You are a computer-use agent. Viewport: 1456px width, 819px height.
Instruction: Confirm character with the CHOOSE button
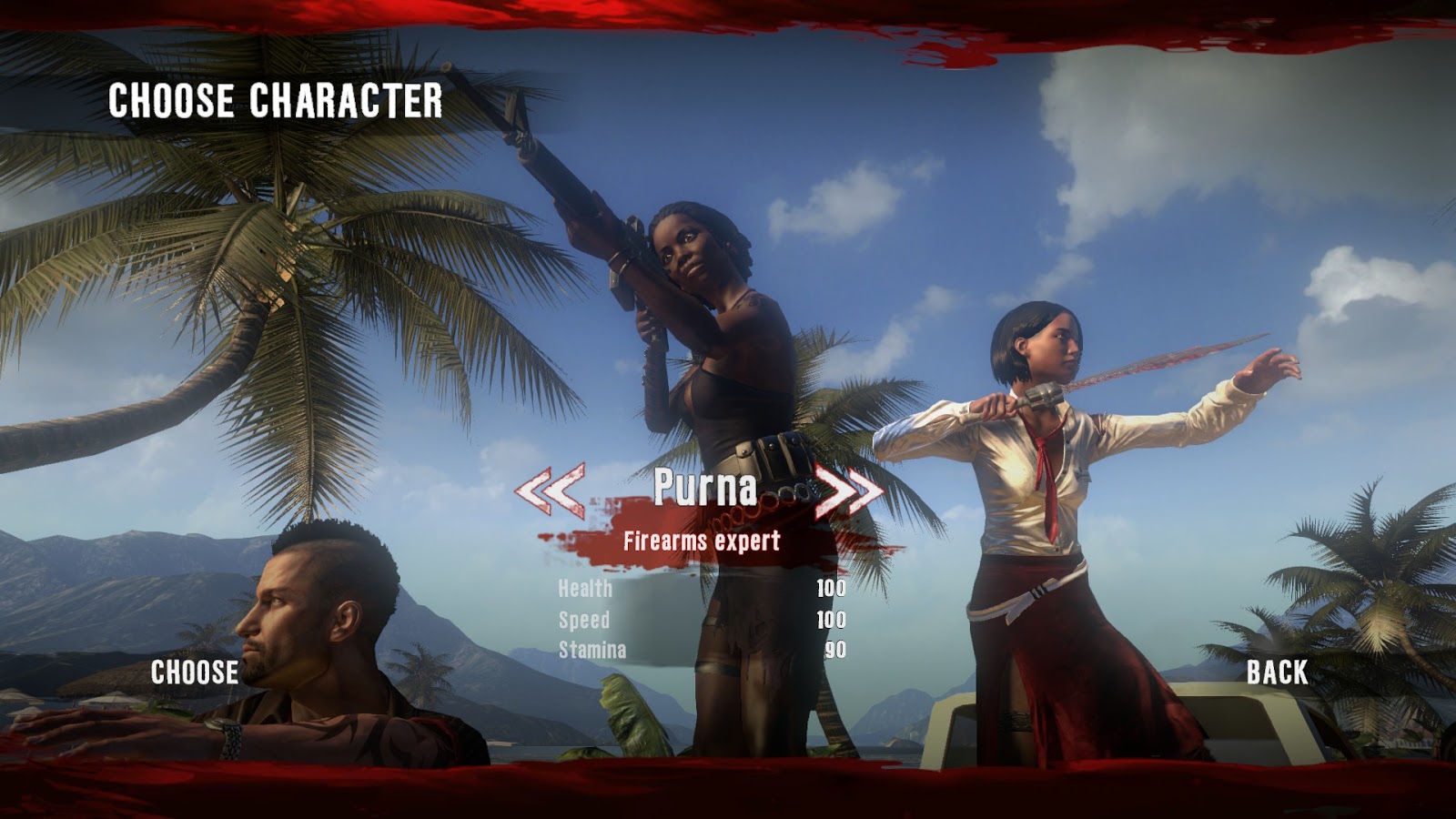(x=195, y=672)
